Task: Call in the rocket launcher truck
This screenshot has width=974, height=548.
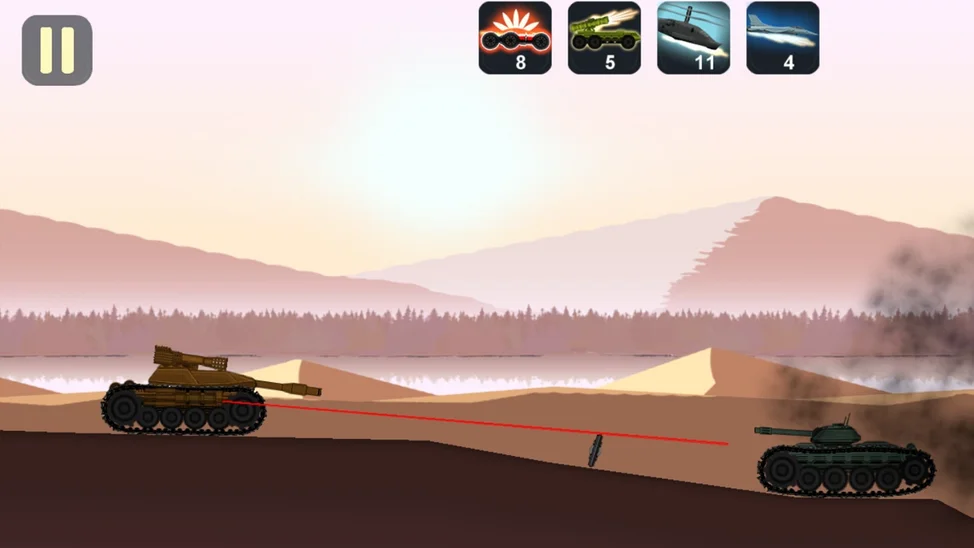Action: (604, 38)
